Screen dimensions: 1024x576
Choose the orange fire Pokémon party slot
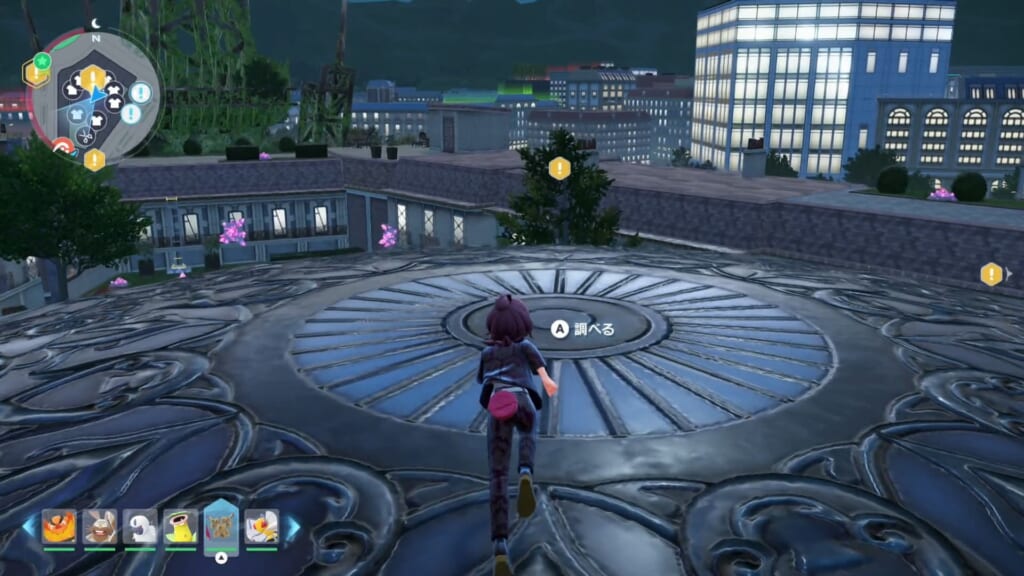pos(59,526)
